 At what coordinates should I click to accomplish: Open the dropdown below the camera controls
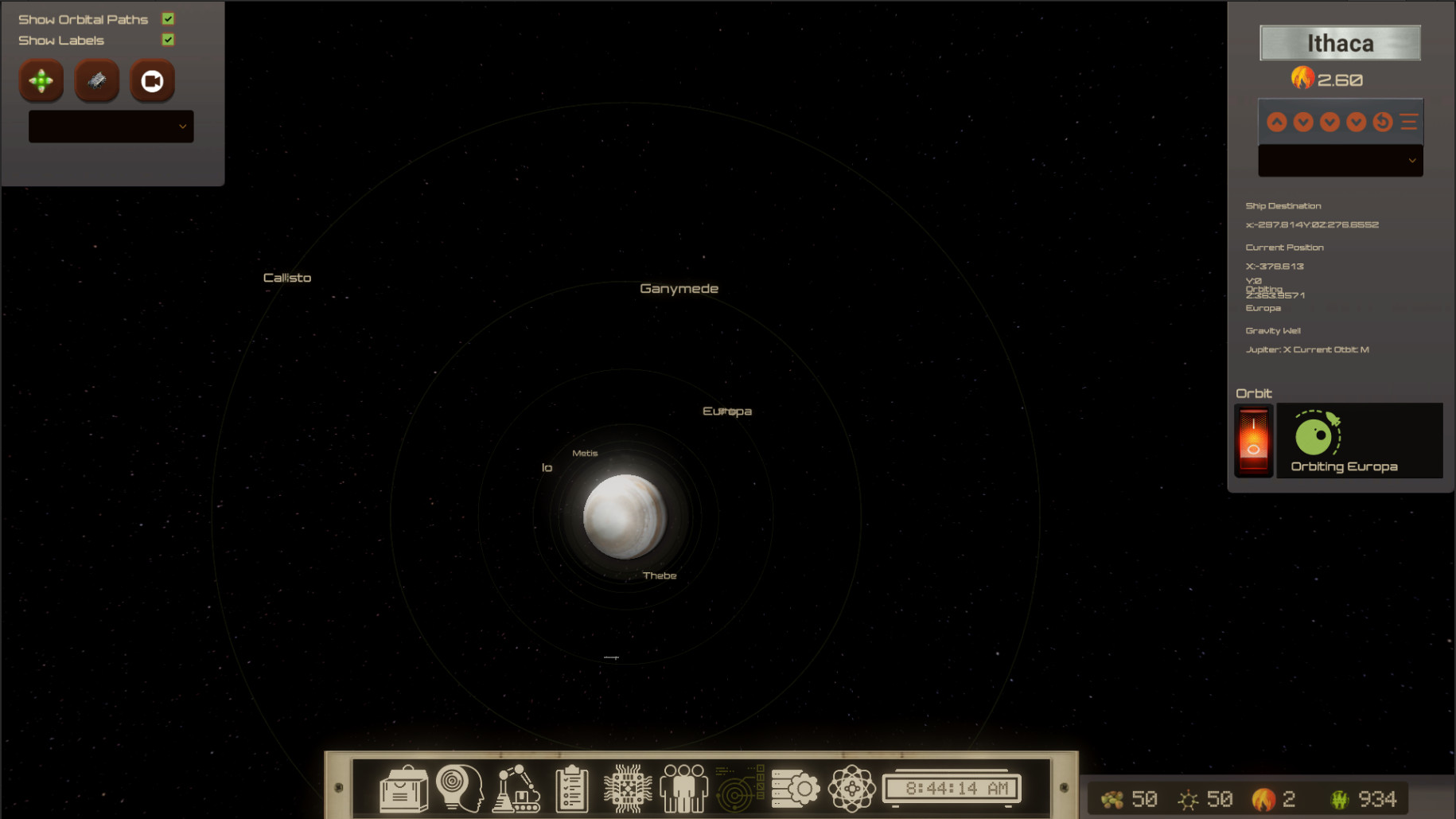(111, 126)
